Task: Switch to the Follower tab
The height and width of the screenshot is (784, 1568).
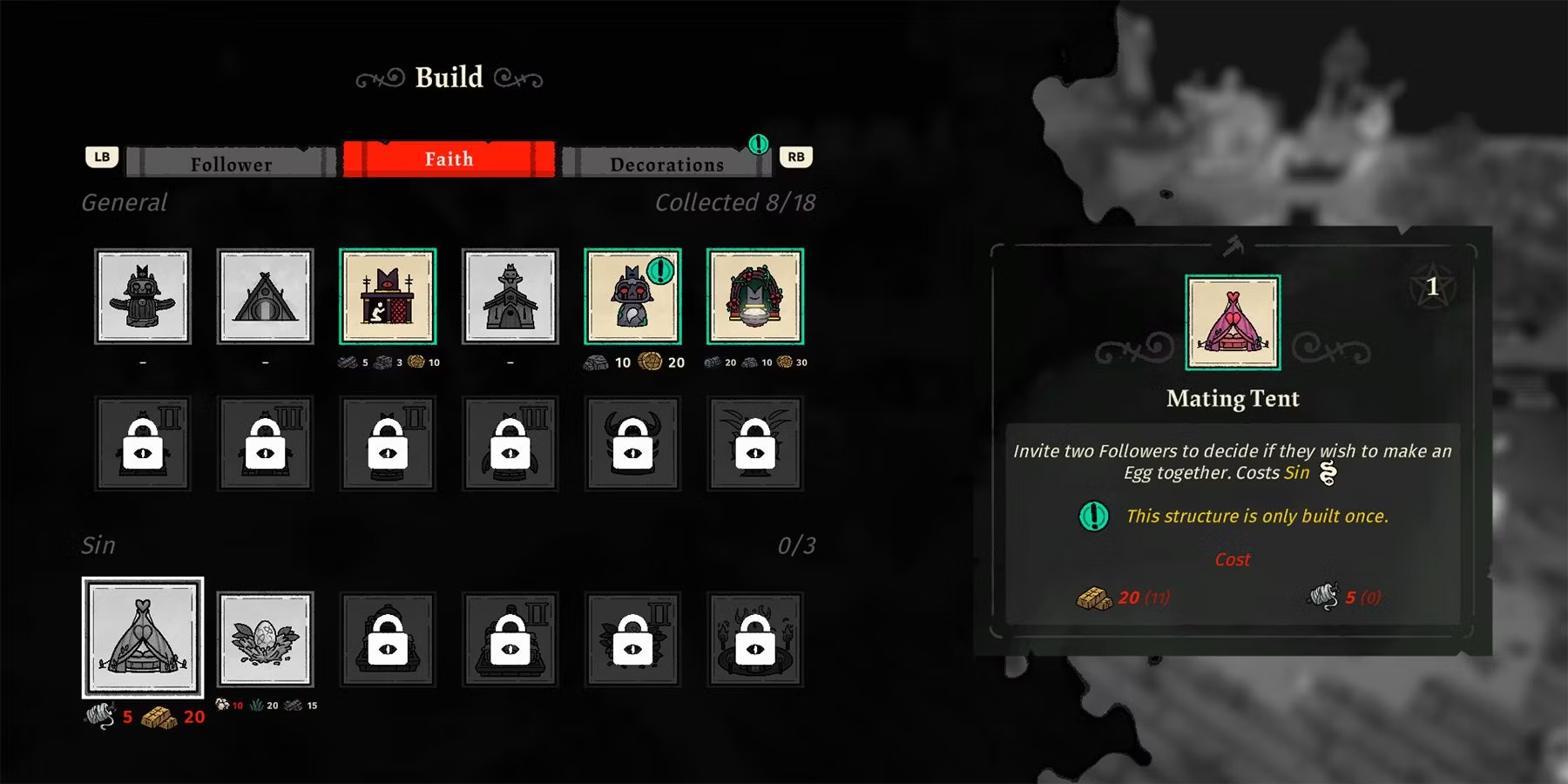Action: pos(231,163)
